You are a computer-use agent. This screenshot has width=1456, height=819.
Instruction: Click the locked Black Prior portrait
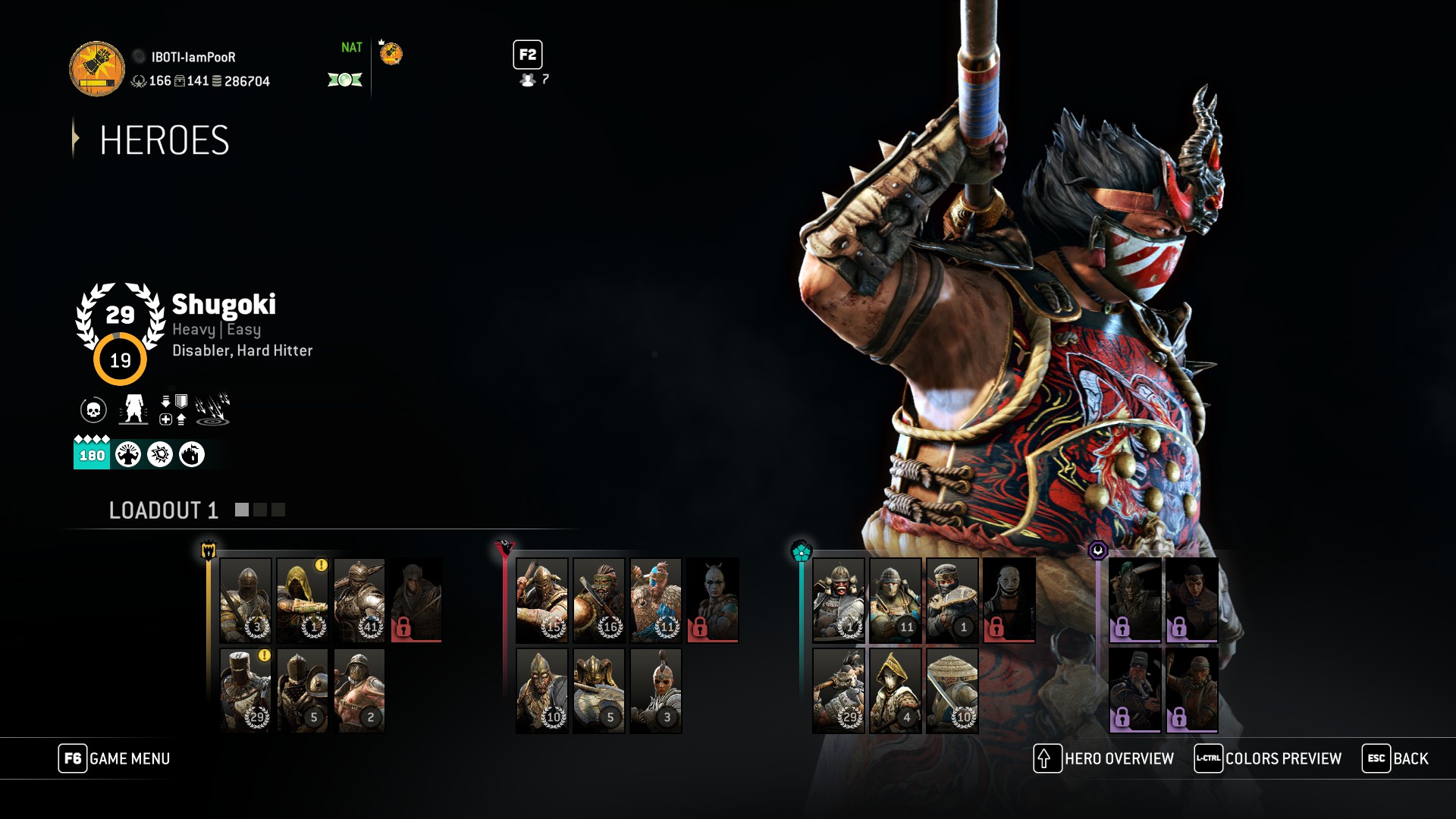(x=416, y=601)
